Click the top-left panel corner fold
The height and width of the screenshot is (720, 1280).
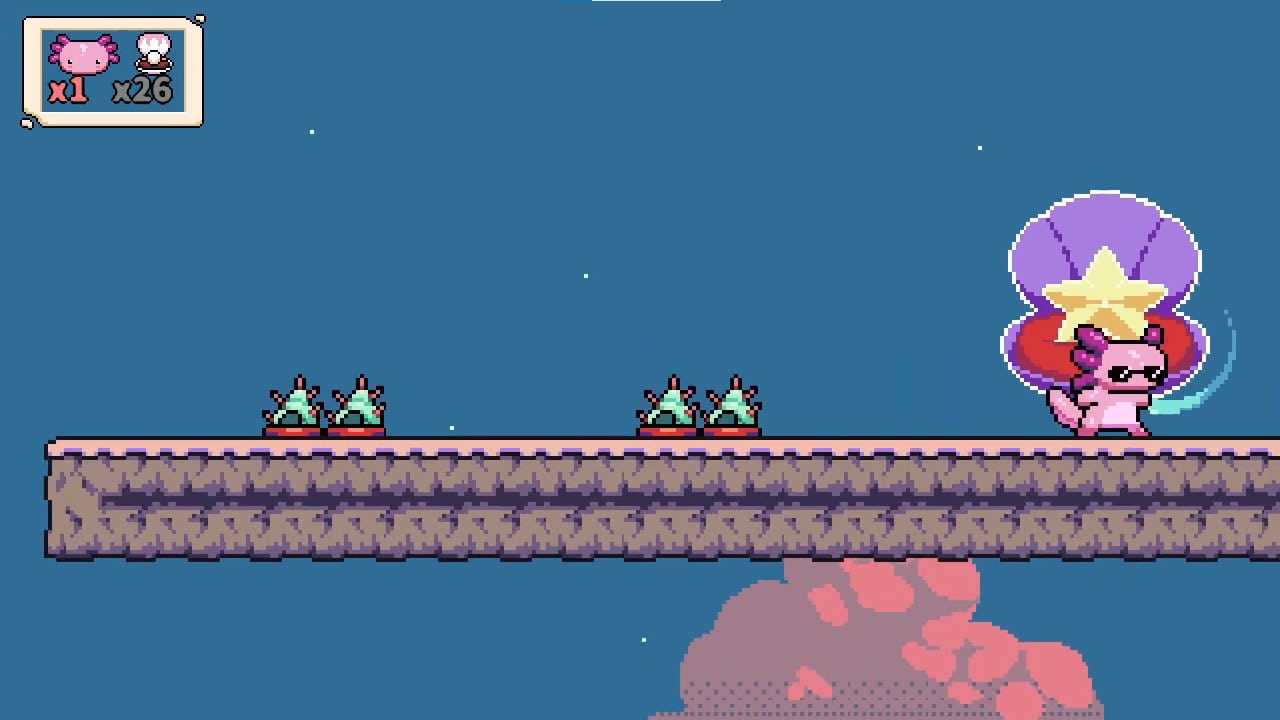pos(27,17)
